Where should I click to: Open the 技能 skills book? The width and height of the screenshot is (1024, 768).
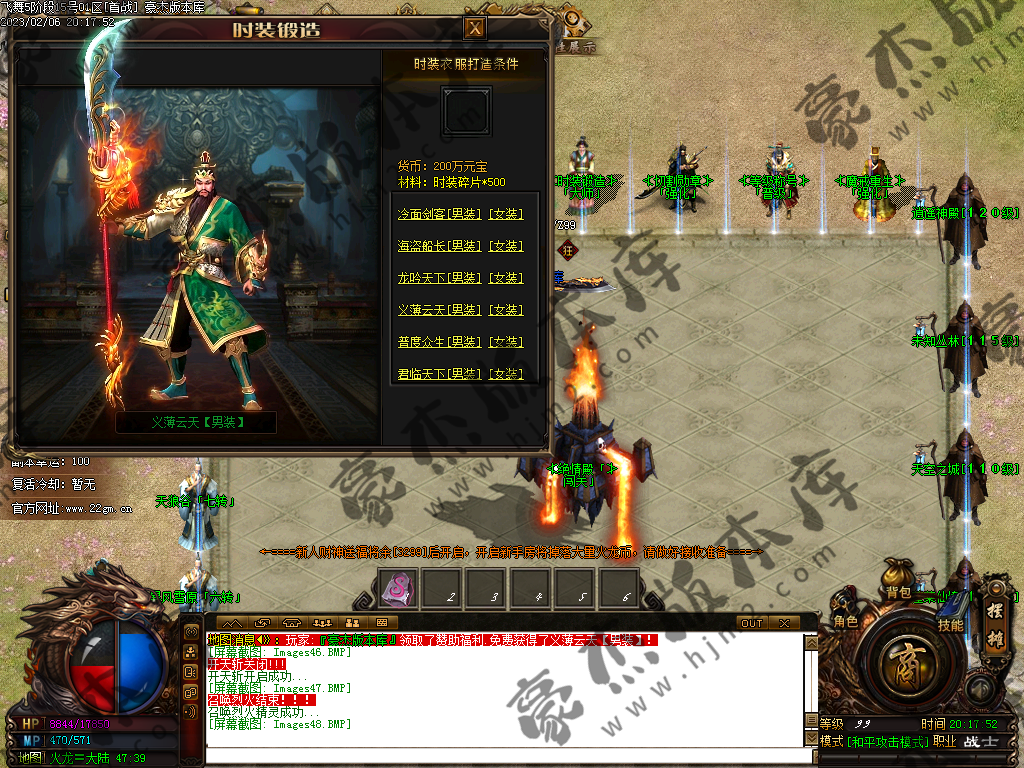point(949,623)
